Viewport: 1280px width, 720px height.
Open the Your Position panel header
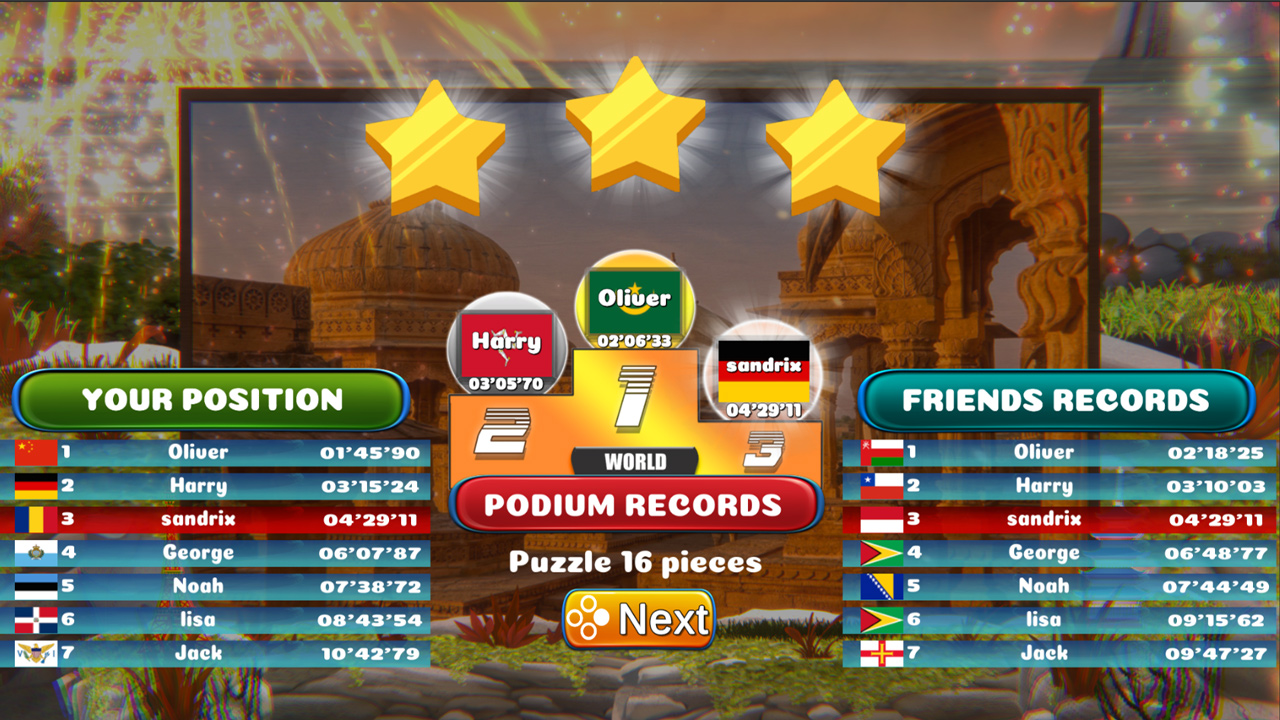tap(213, 400)
